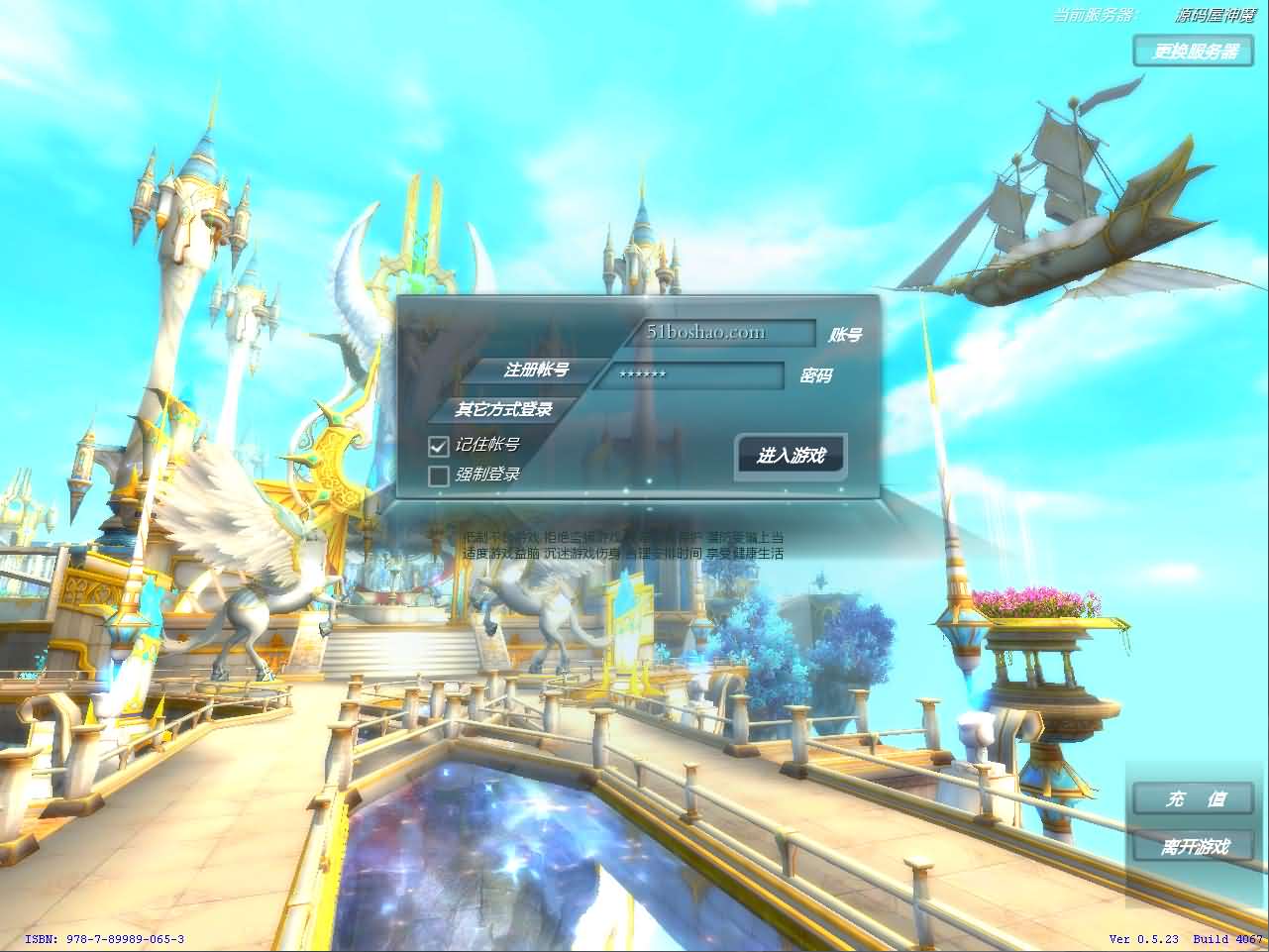Click the 账号 account label
The image size is (1269, 952).
click(844, 334)
